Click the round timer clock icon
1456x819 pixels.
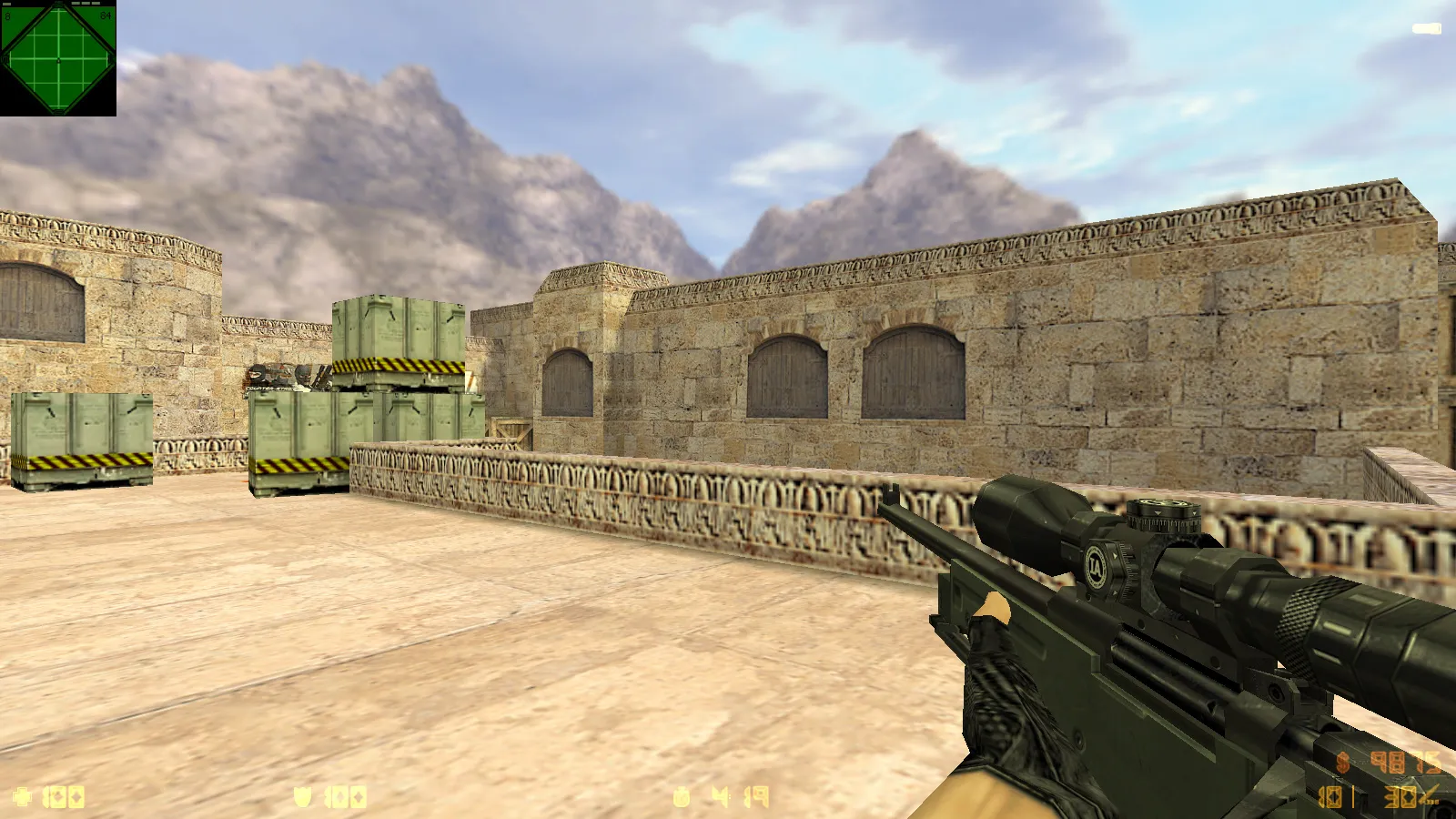[681, 796]
